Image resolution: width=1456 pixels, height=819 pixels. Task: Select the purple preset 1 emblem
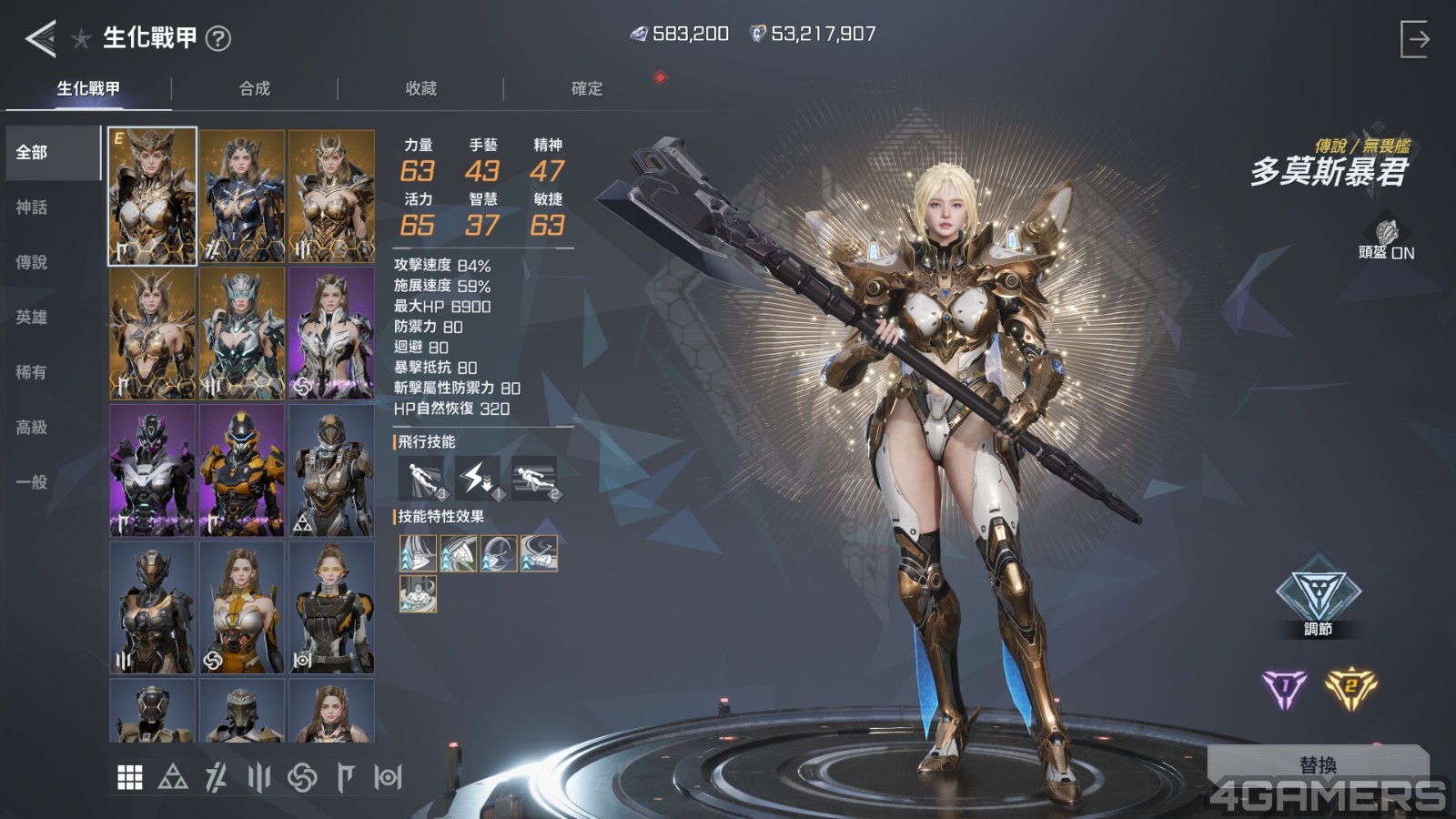pyautogui.click(x=1284, y=689)
